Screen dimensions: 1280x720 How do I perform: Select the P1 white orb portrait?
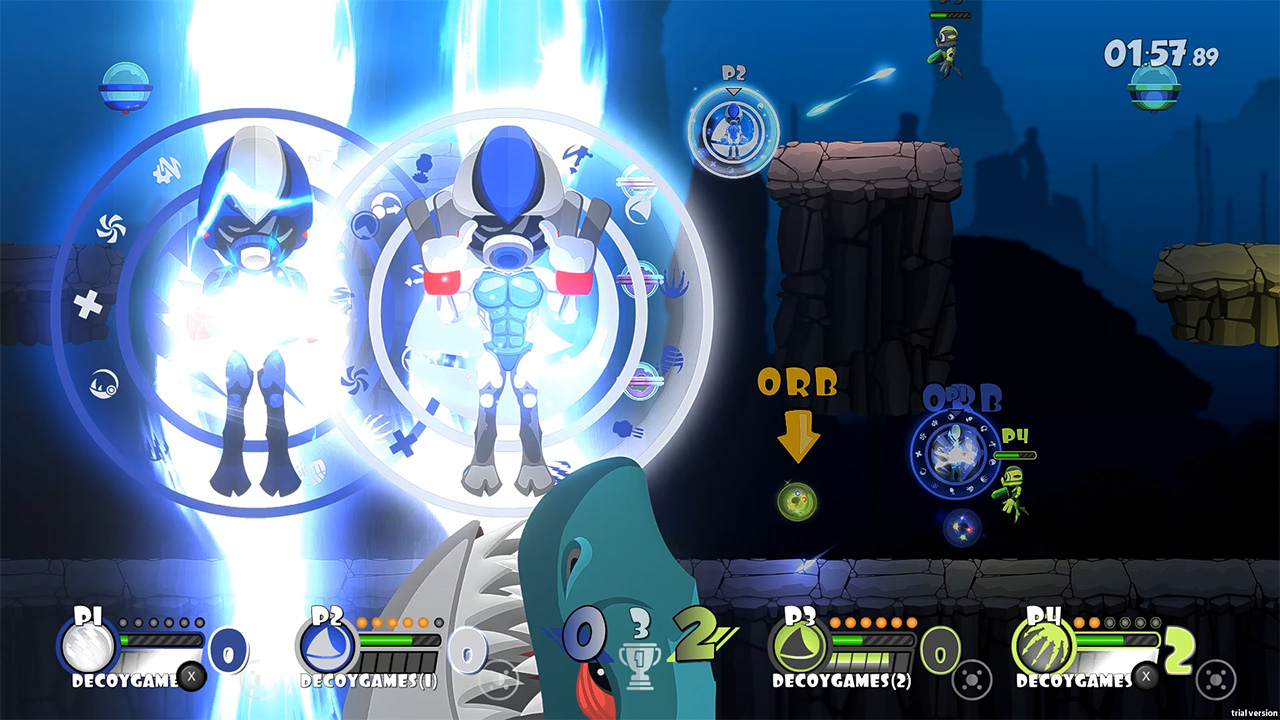click(87, 647)
